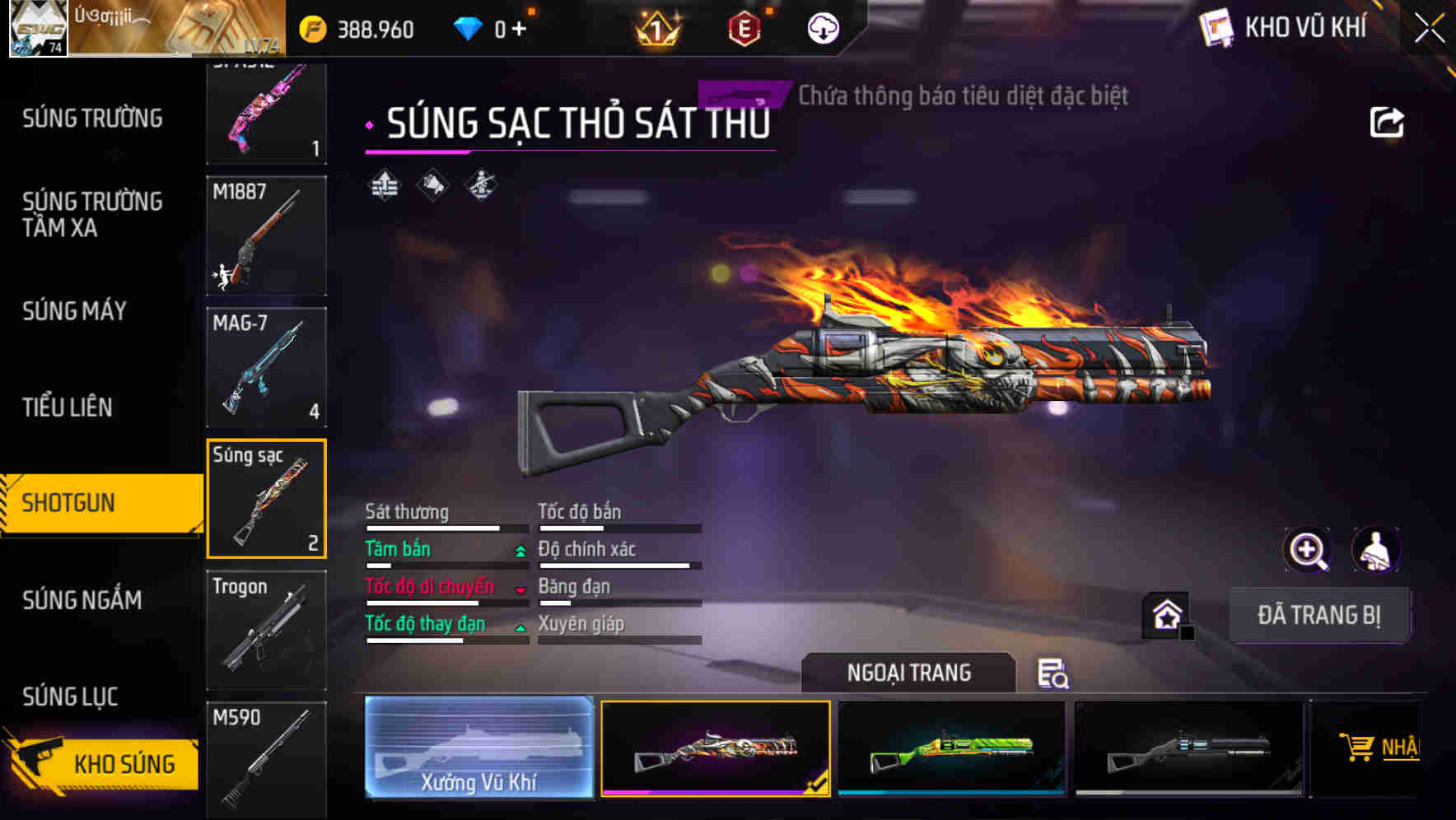Switch to the Ngoại Trang tab
This screenshot has height=820, width=1456.
pos(908,672)
